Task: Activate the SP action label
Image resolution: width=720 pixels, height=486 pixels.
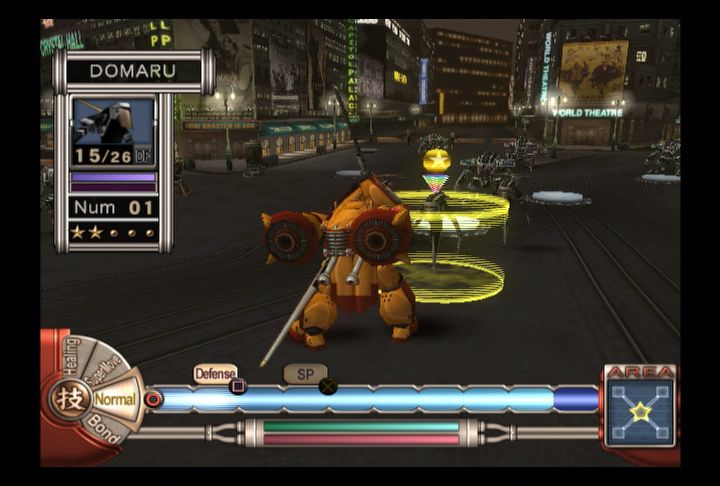Action: click(304, 373)
